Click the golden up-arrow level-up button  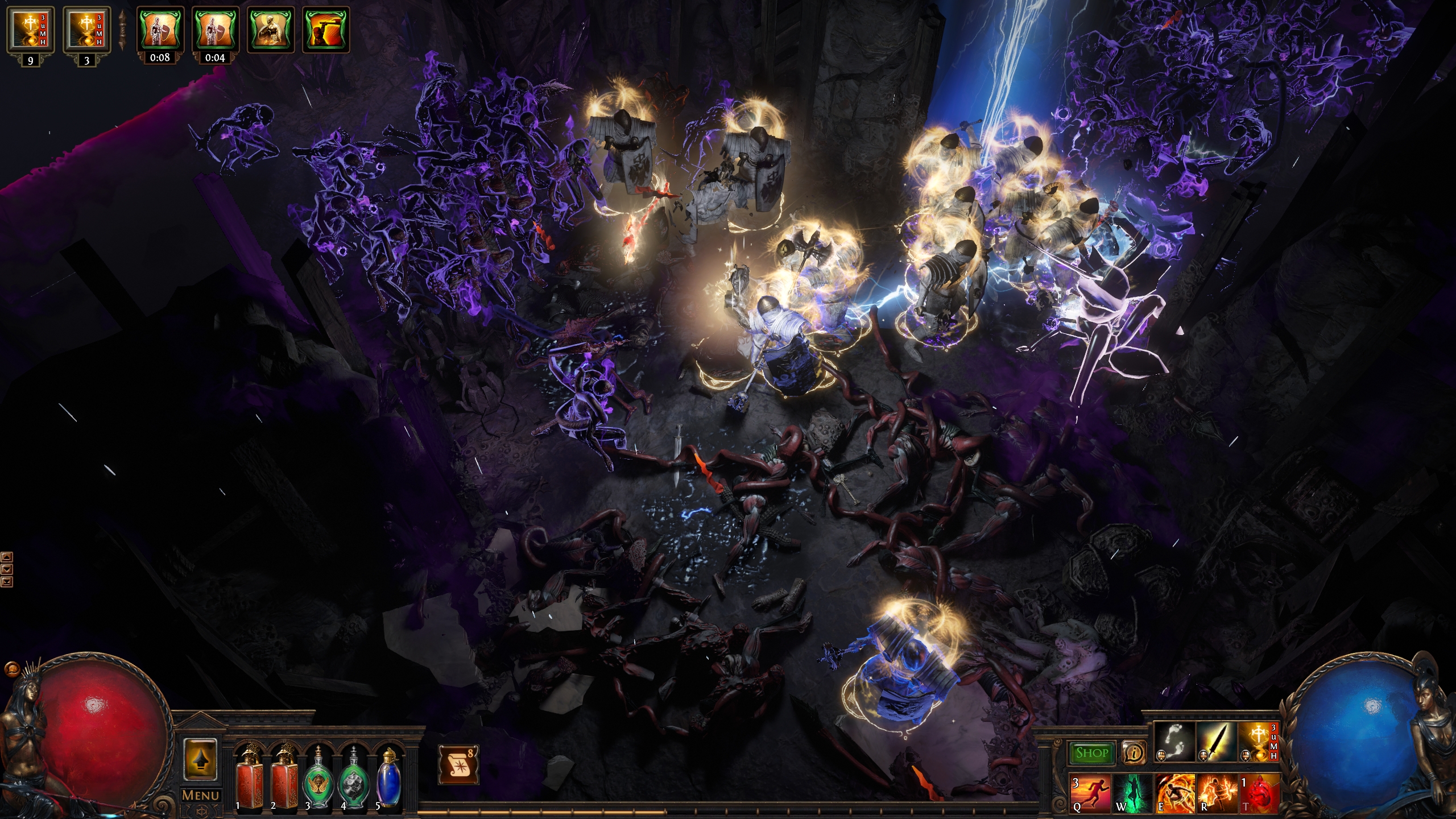coord(200,760)
